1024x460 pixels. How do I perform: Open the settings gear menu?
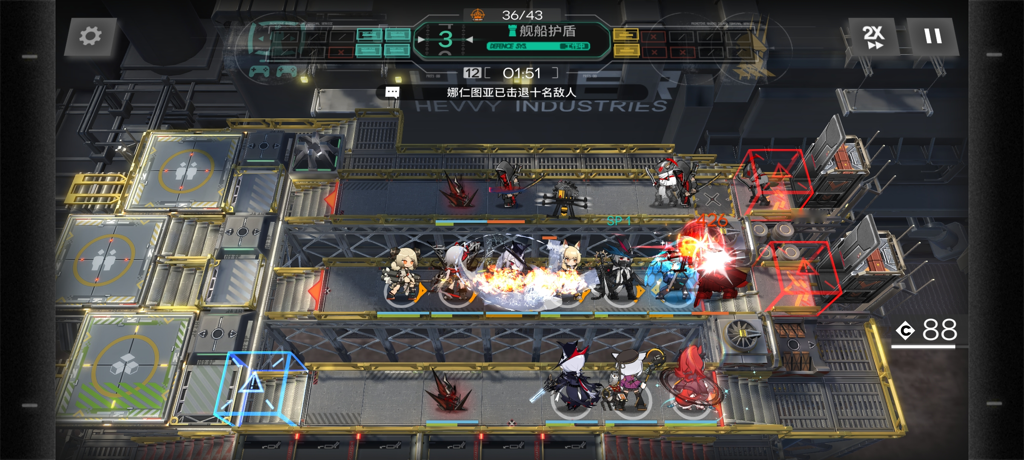91,37
